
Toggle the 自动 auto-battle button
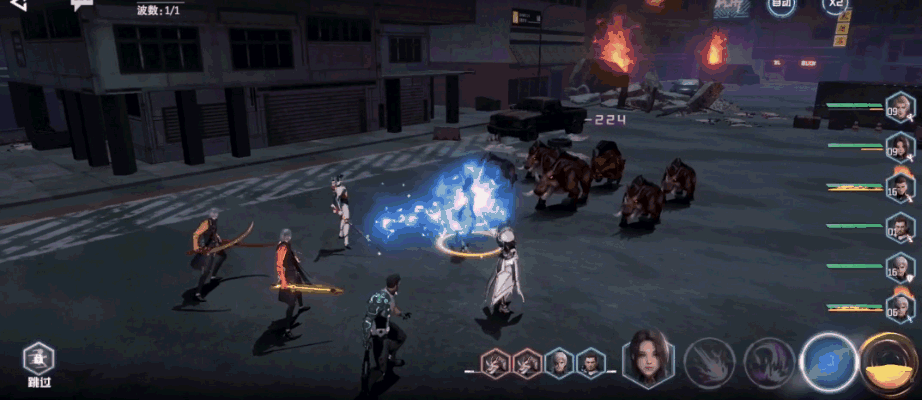(782, 5)
